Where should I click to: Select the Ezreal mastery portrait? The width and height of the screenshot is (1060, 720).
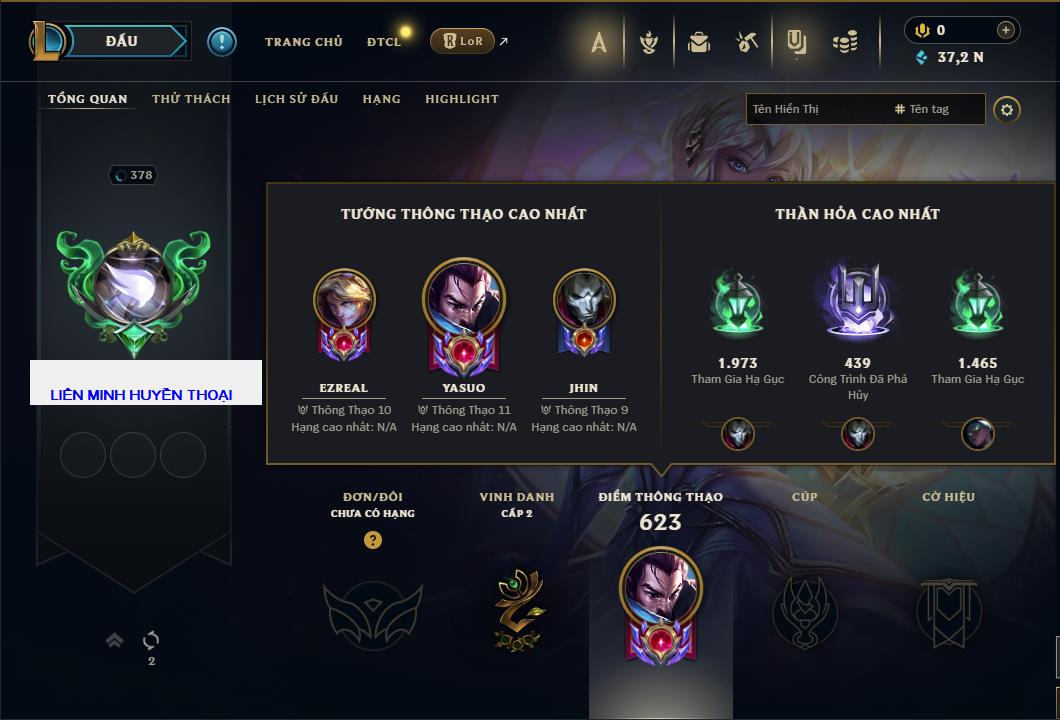[x=343, y=313]
